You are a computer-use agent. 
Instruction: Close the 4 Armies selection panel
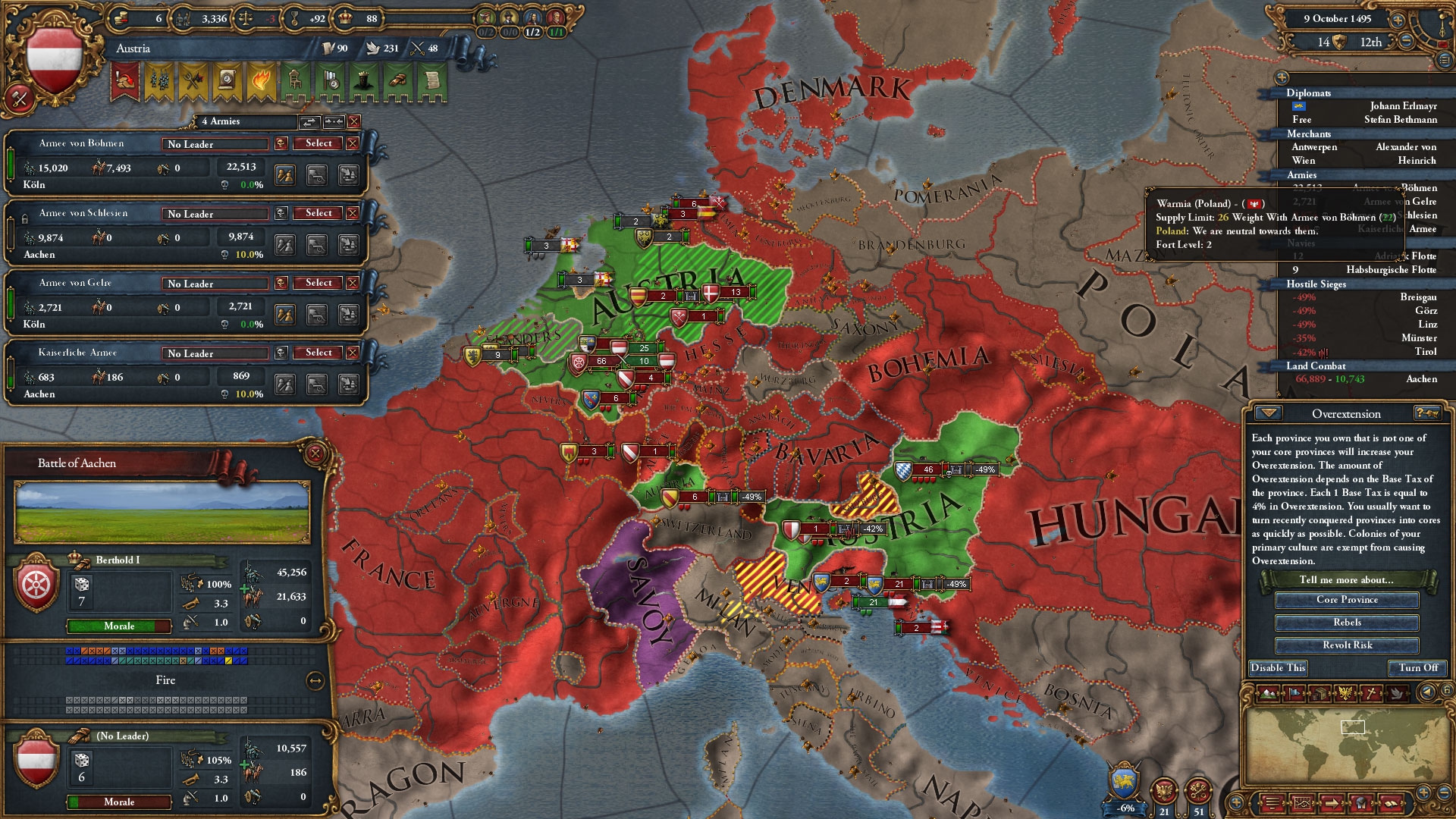click(x=354, y=121)
